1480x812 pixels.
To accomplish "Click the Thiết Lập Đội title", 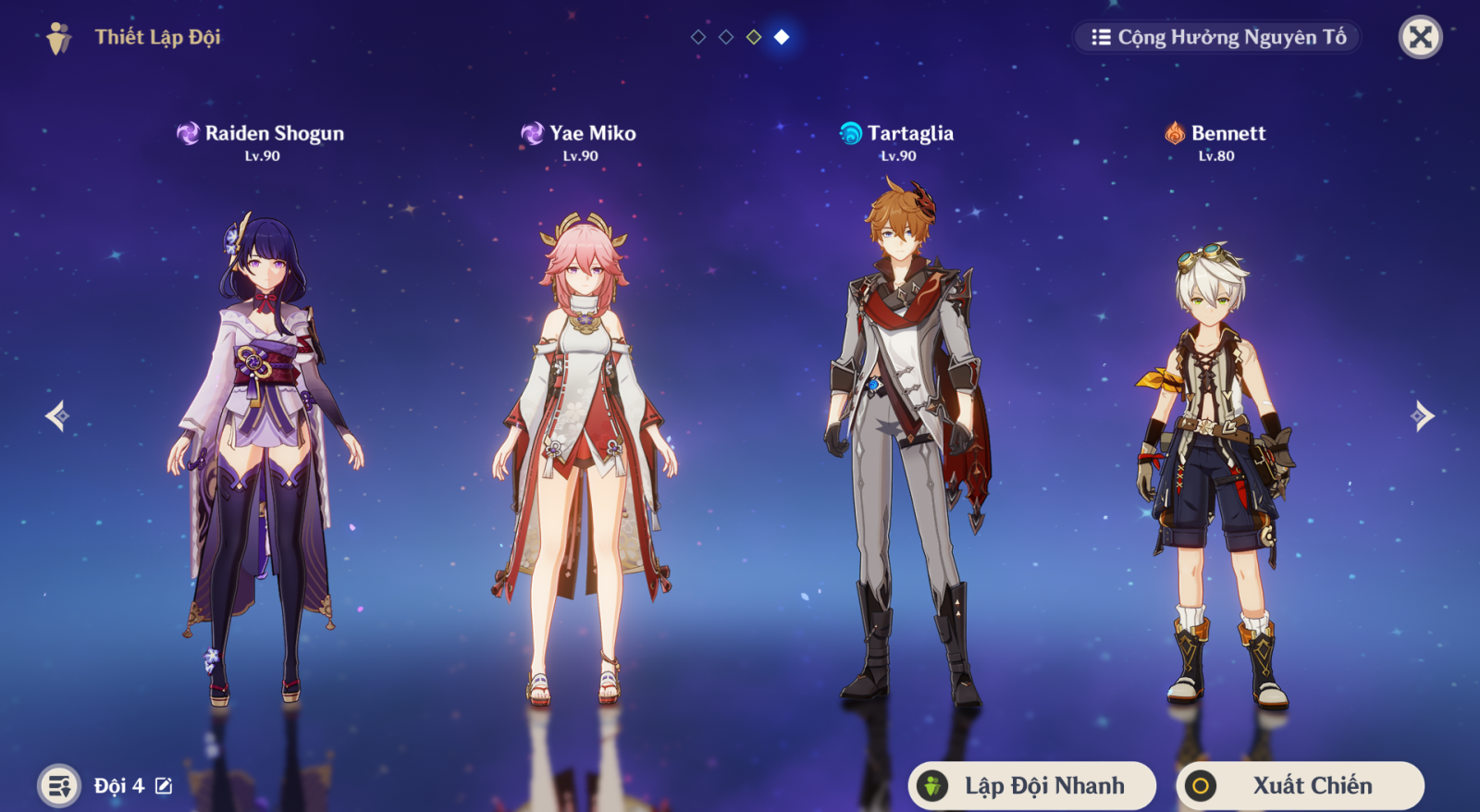I will 157,38.
